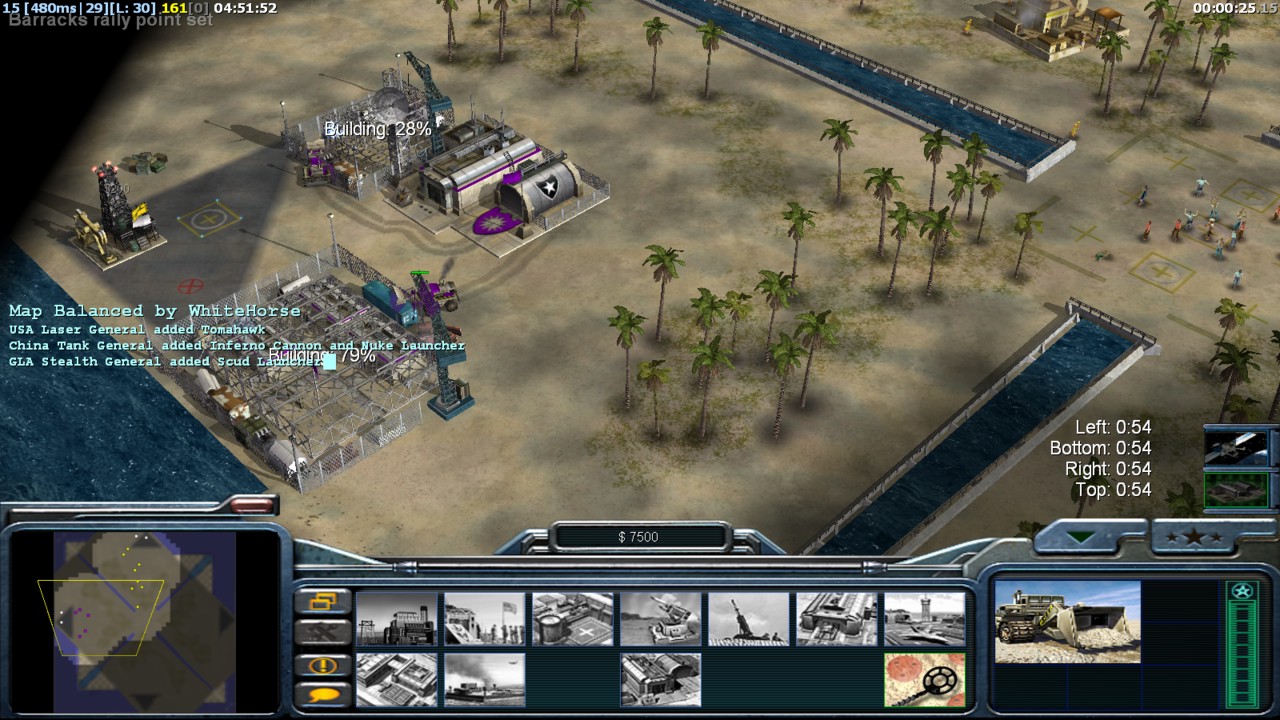The image size is (1280, 720).
Task: Click the selected dozer portrait
Action: (x=1067, y=622)
